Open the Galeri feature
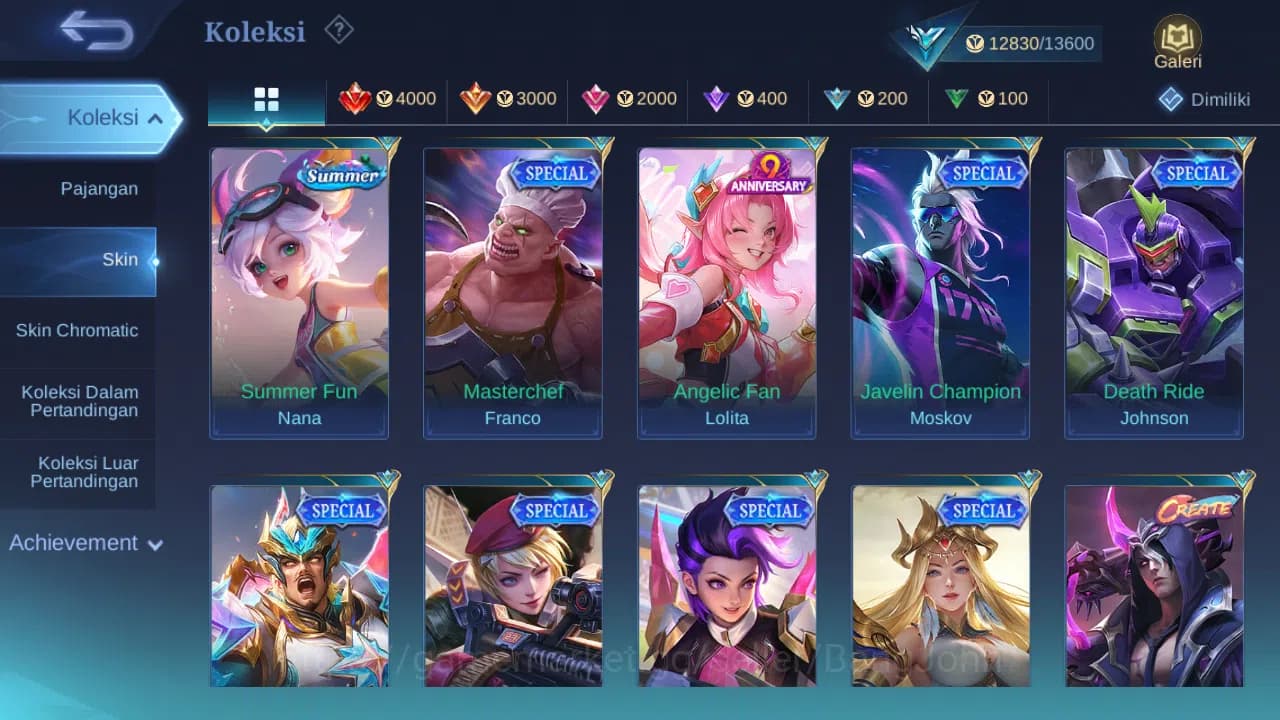This screenshot has width=1280, height=720. point(1176,42)
